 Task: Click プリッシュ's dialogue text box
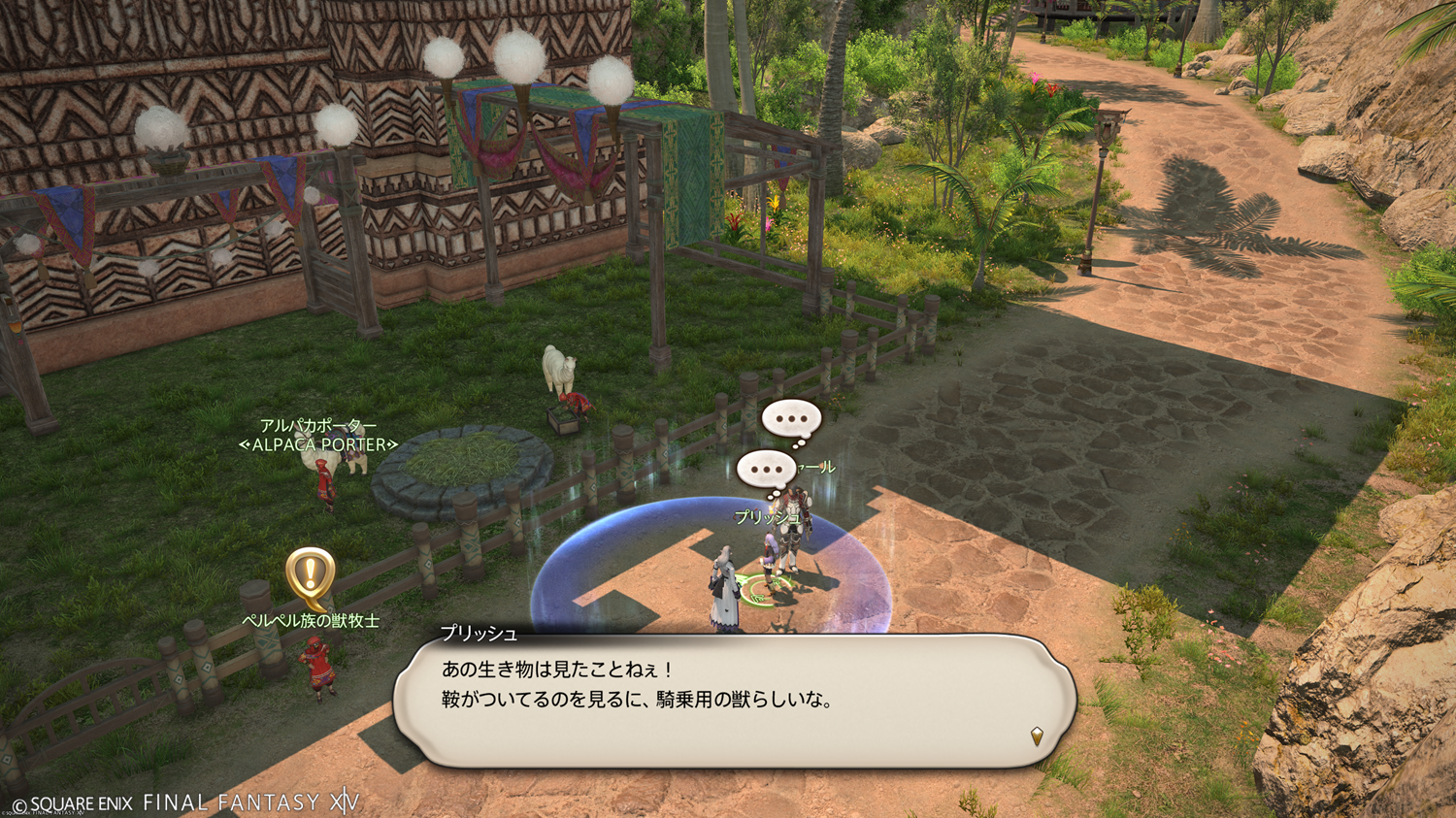tap(734, 701)
